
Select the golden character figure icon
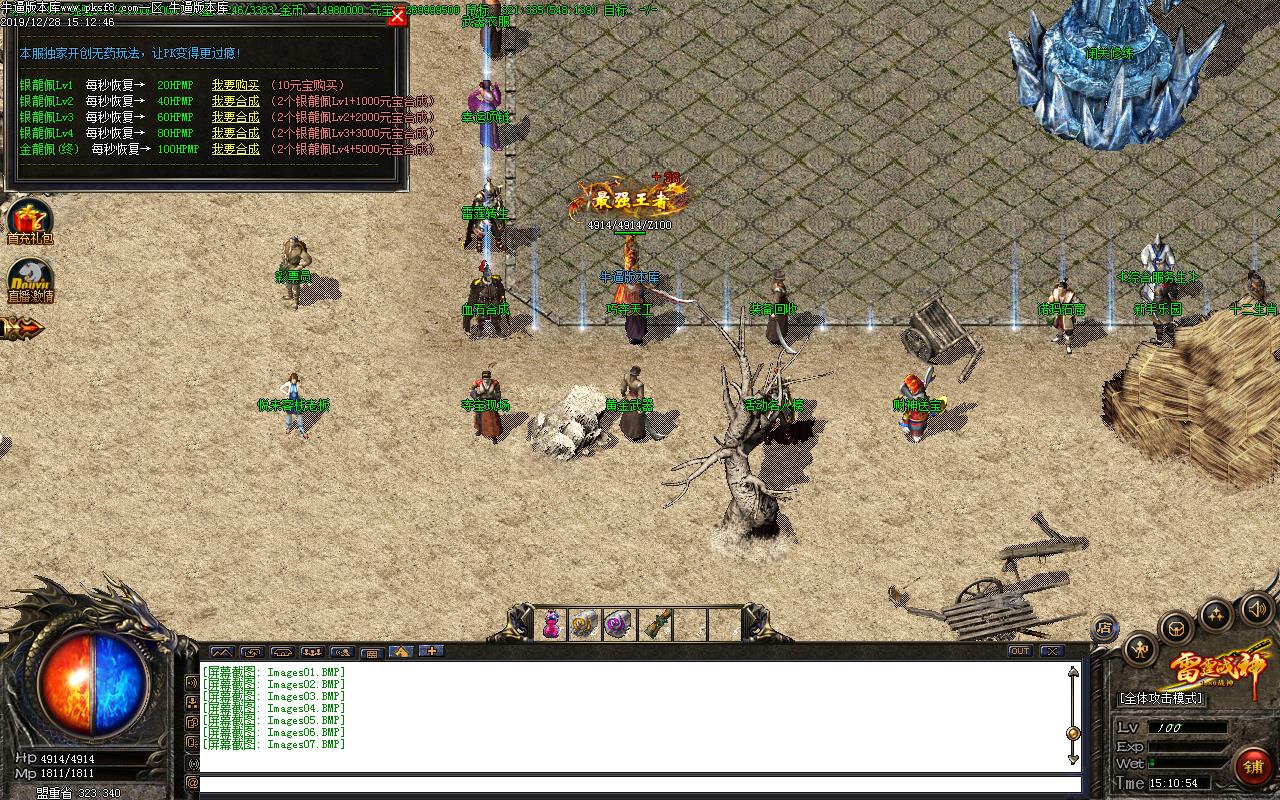[x=1139, y=650]
